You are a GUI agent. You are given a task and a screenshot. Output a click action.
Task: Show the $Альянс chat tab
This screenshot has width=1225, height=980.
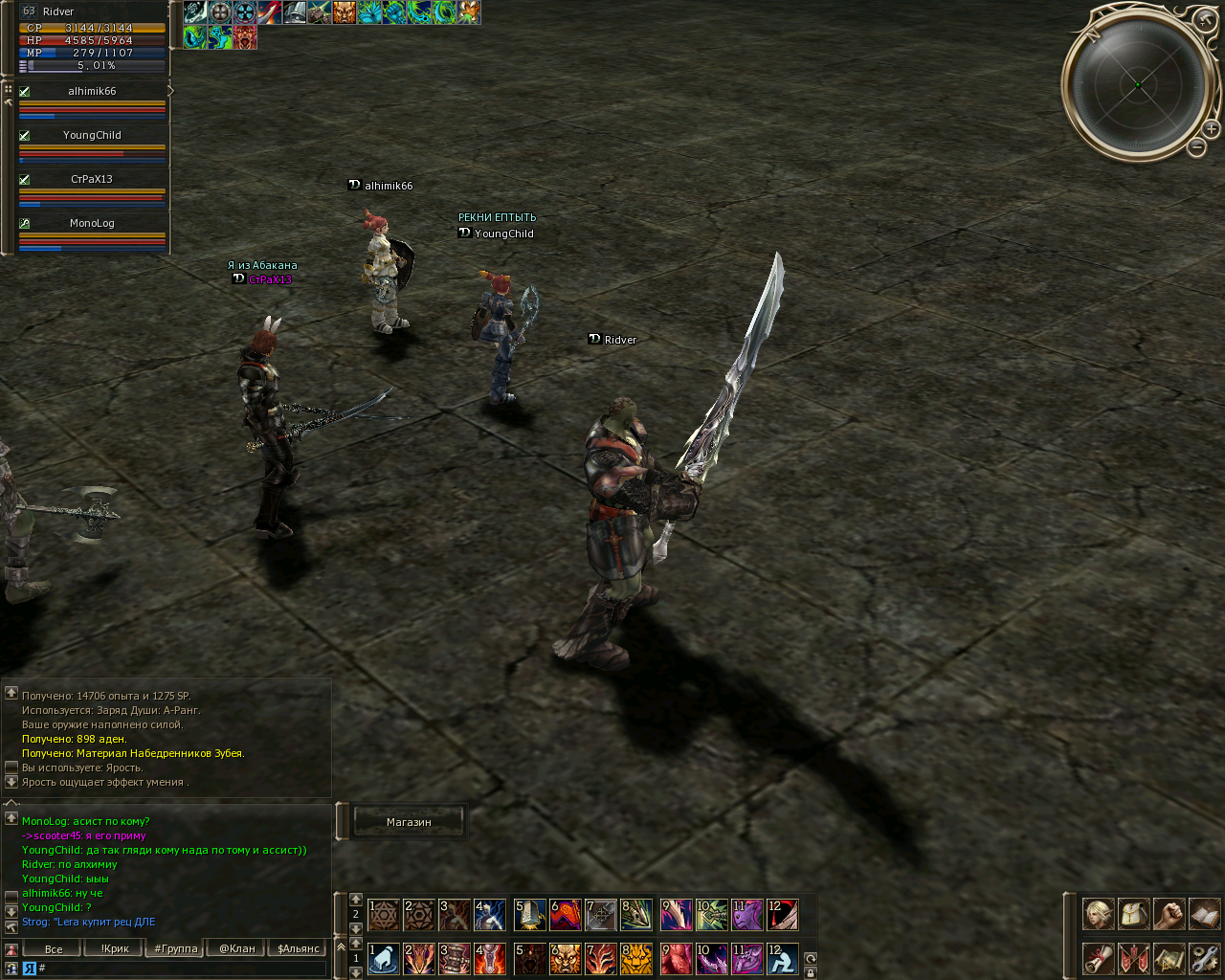[299, 949]
